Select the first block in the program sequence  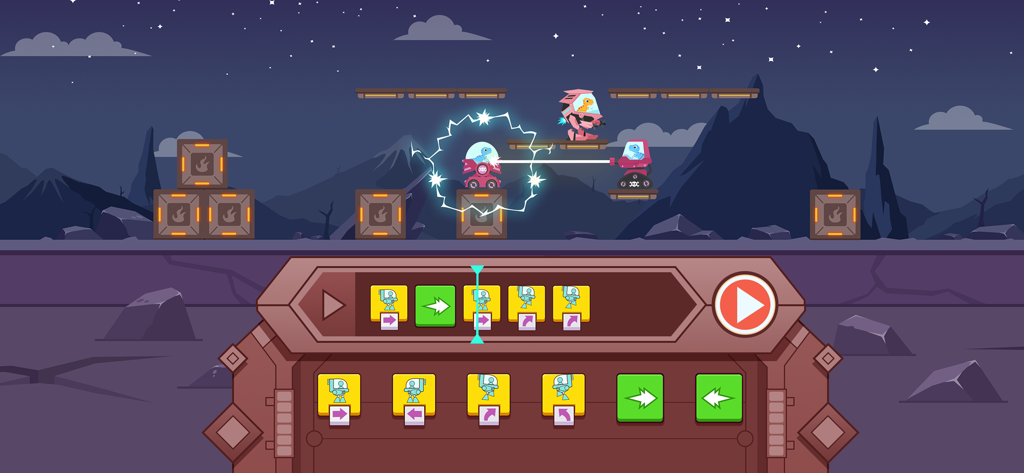click(389, 306)
